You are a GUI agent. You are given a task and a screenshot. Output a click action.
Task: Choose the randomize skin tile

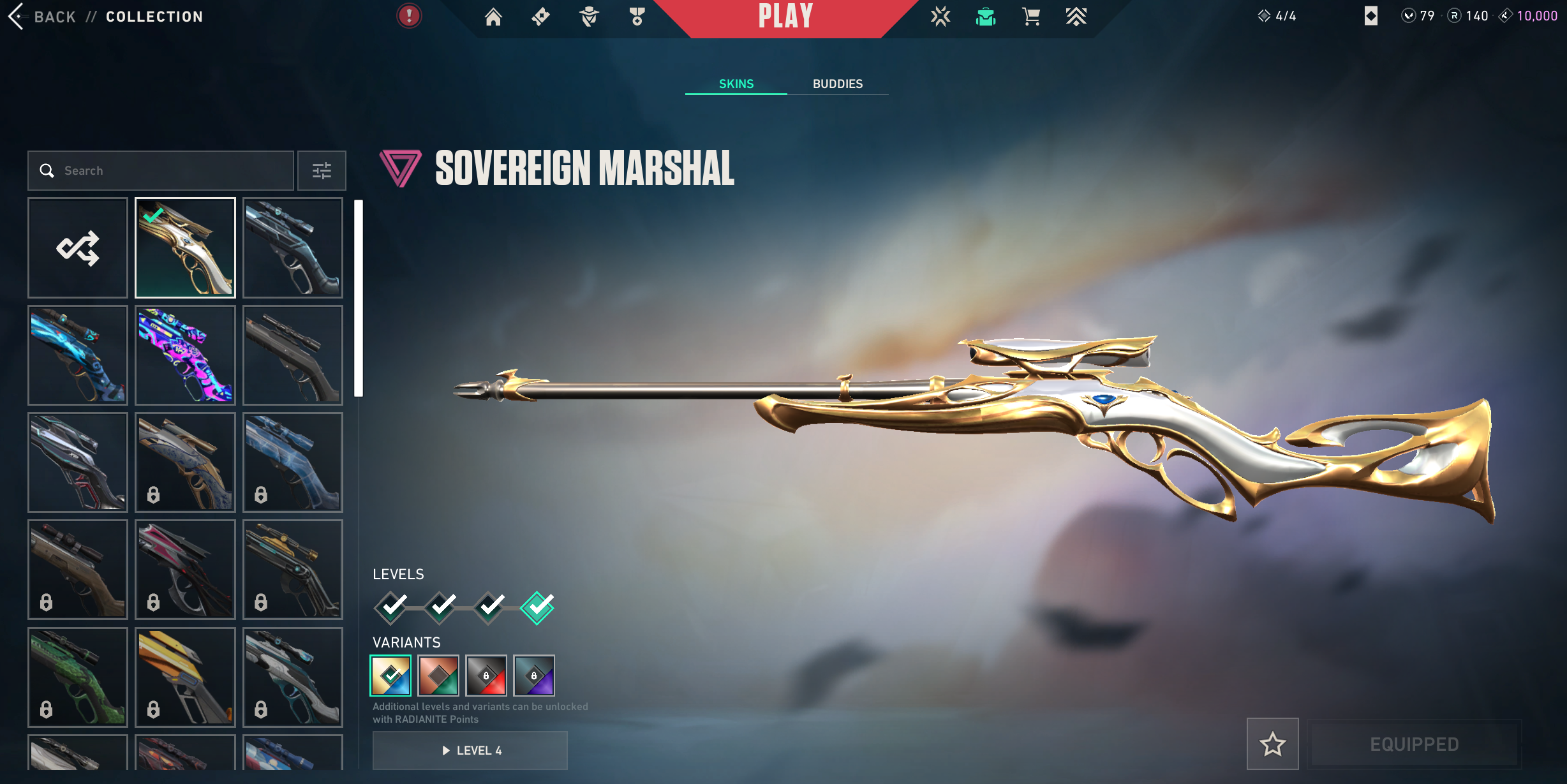coord(78,248)
